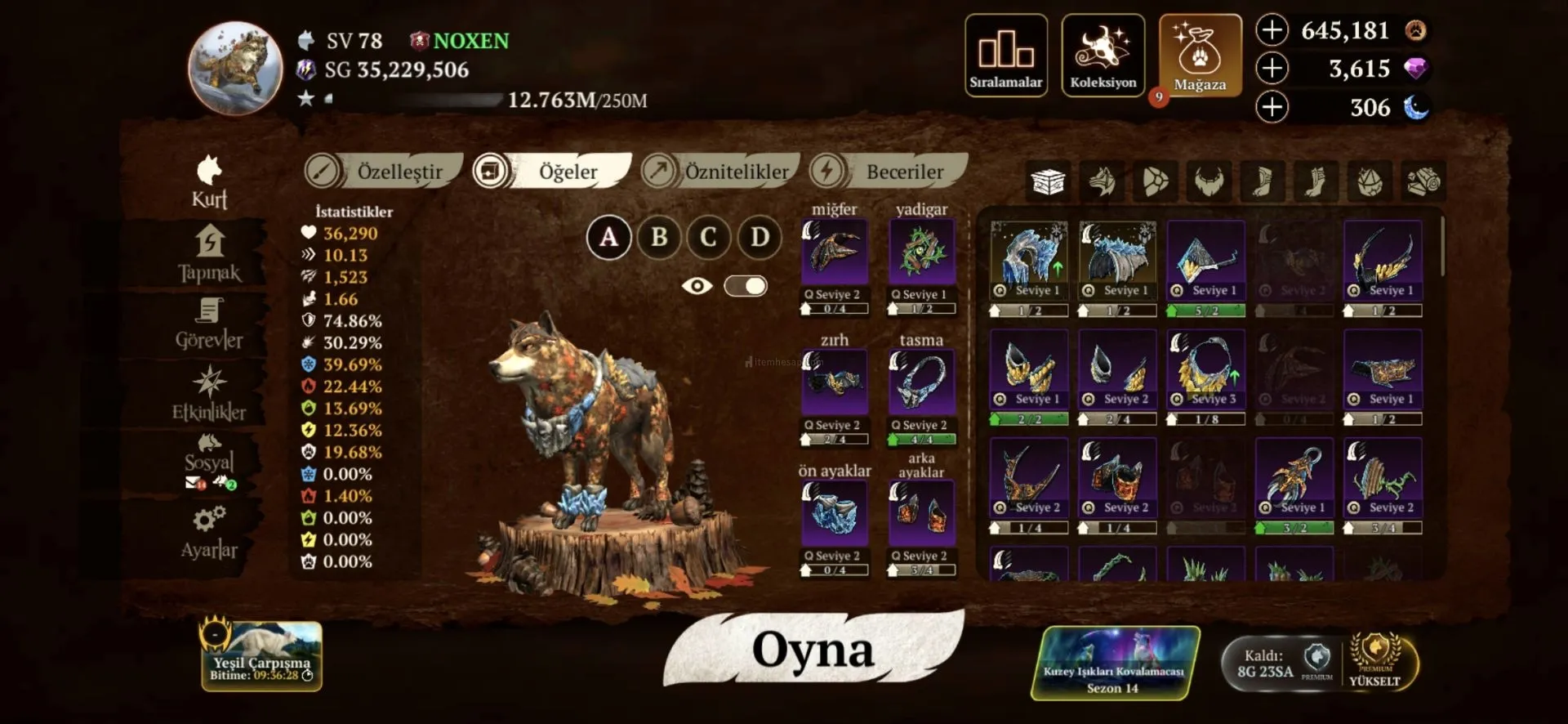Open the Tapınak menu
Image resolution: width=1568 pixels, height=724 pixels.
(x=209, y=254)
